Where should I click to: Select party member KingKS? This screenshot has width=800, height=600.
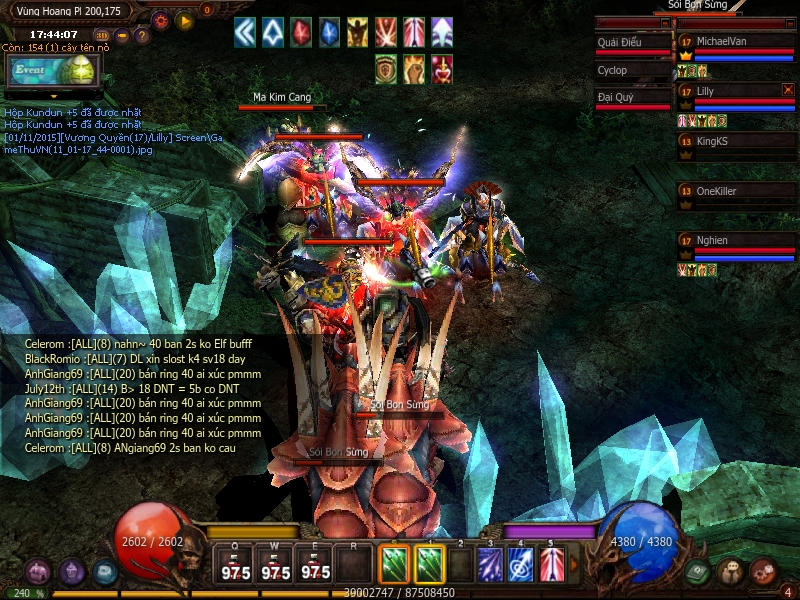pyautogui.click(x=737, y=141)
